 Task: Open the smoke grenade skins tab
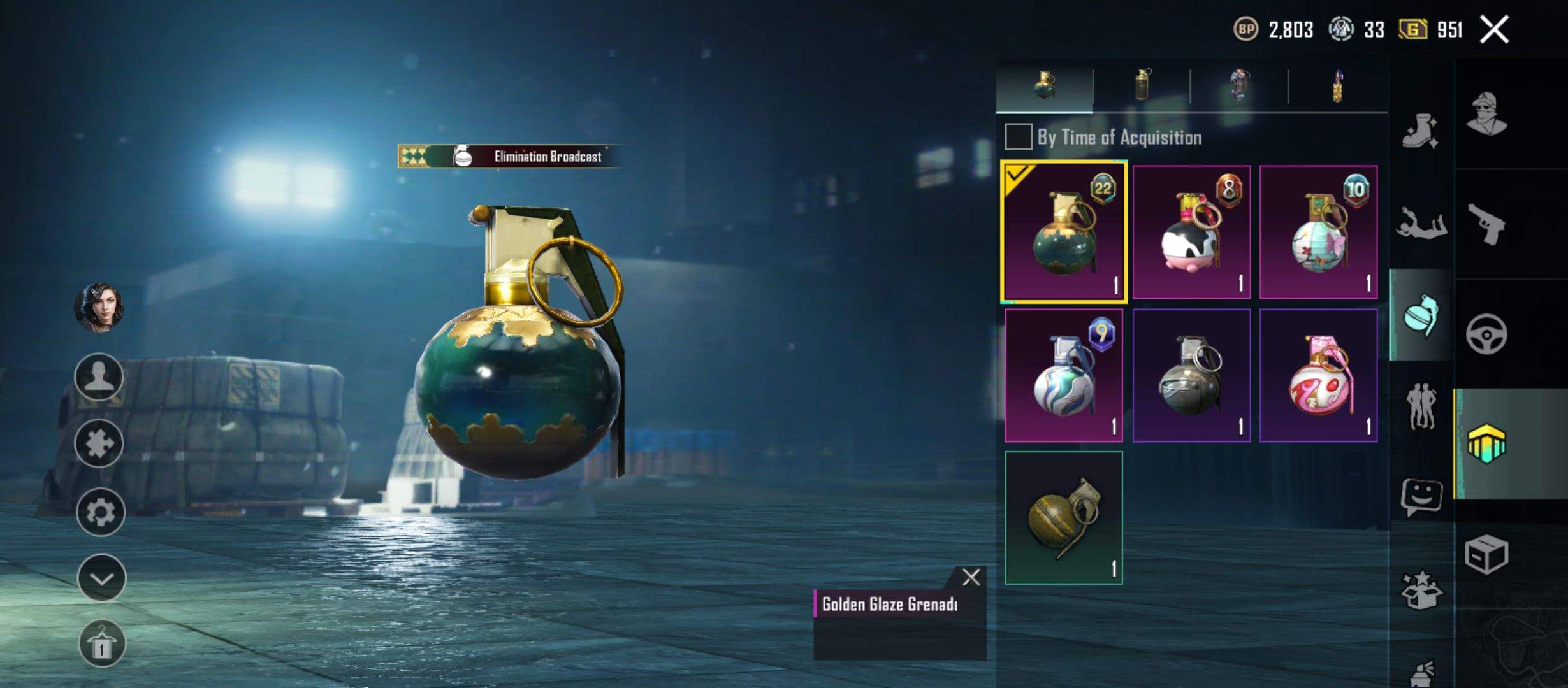pyautogui.click(x=1142, y=85)
